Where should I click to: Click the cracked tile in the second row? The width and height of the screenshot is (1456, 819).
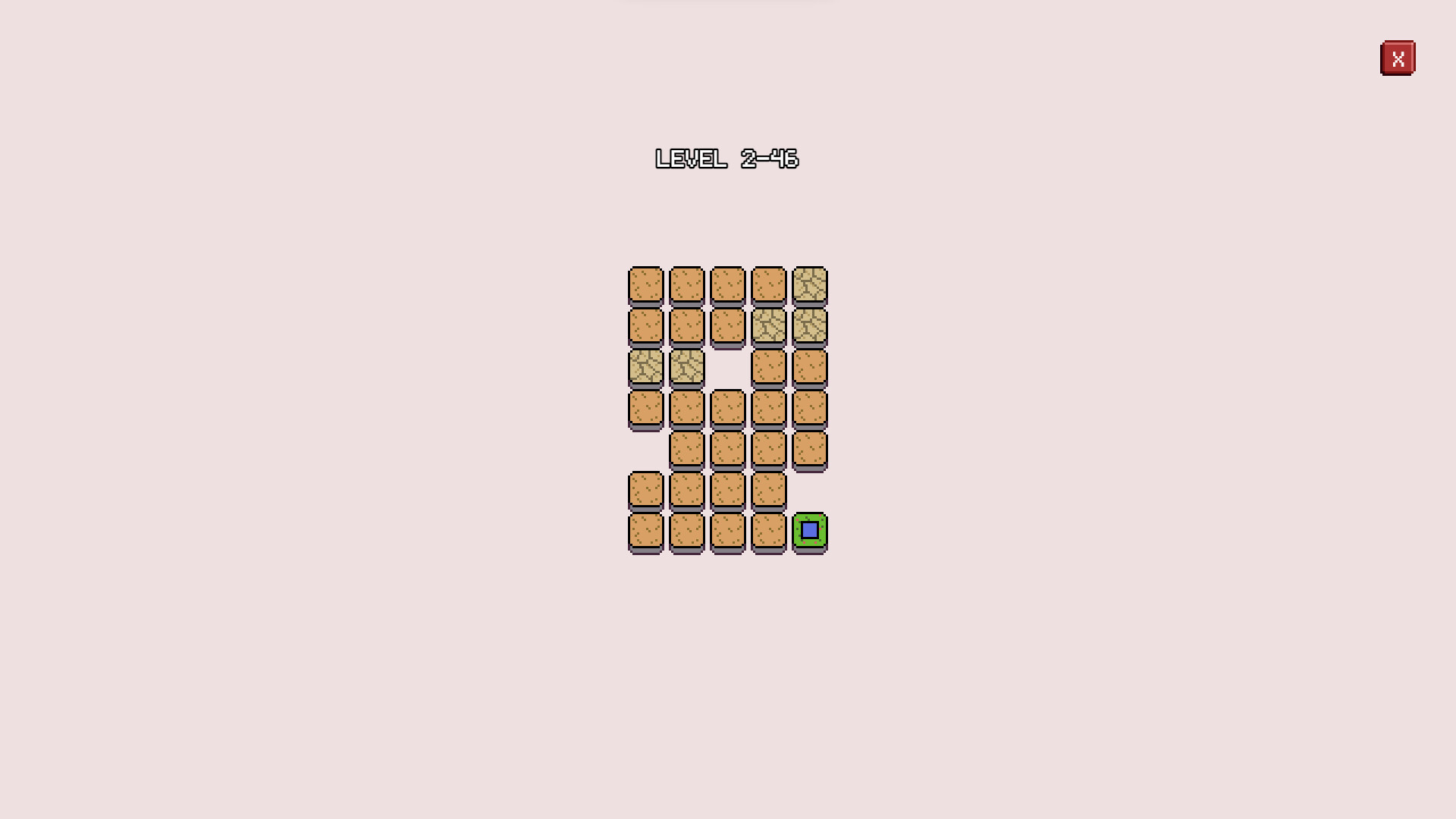(769, 326)
